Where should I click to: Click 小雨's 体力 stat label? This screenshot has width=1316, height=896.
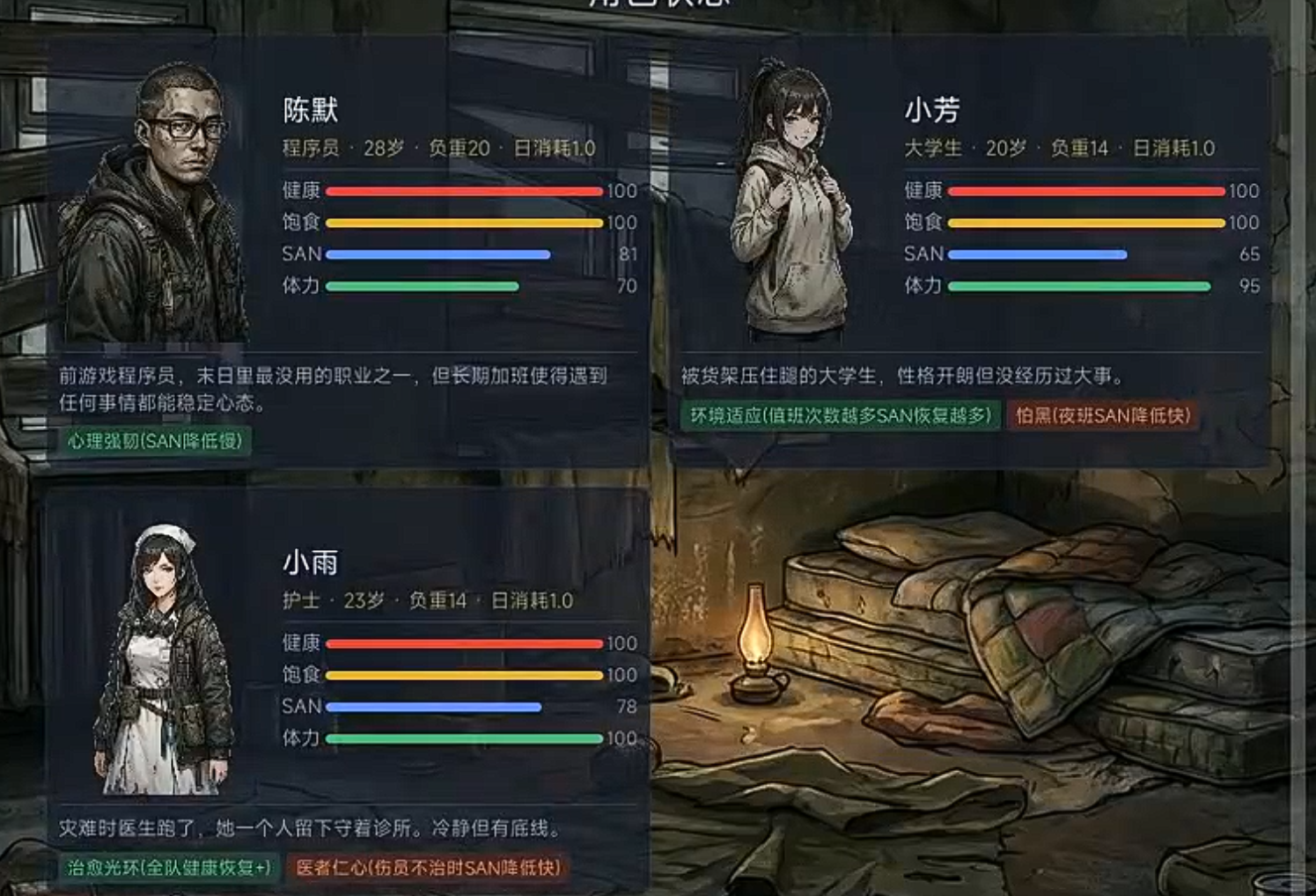pyautogui.click(x=304, y=737)
